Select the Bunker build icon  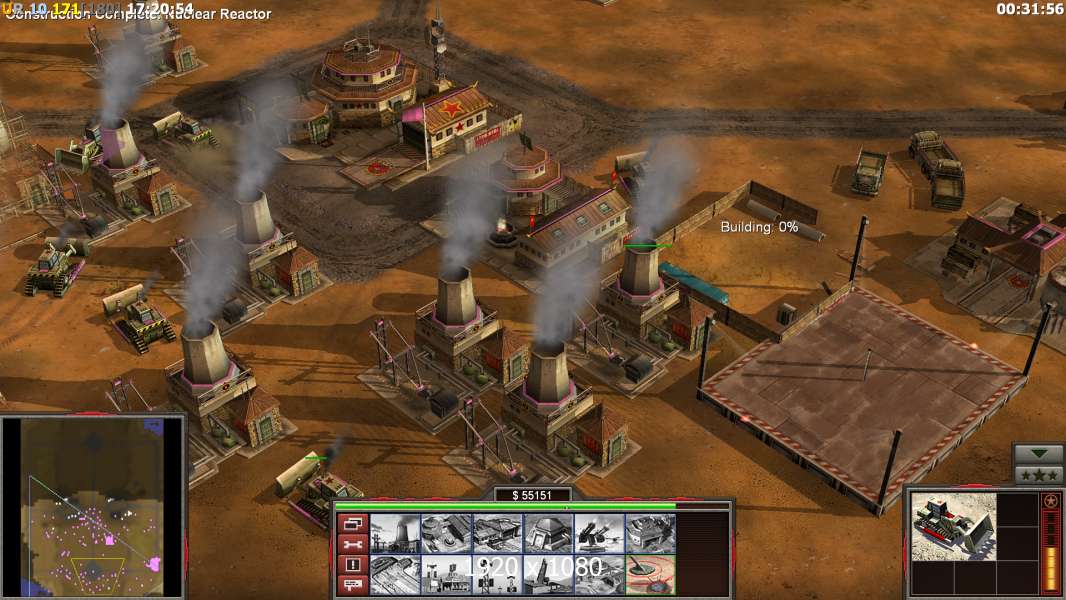[548, 534]
